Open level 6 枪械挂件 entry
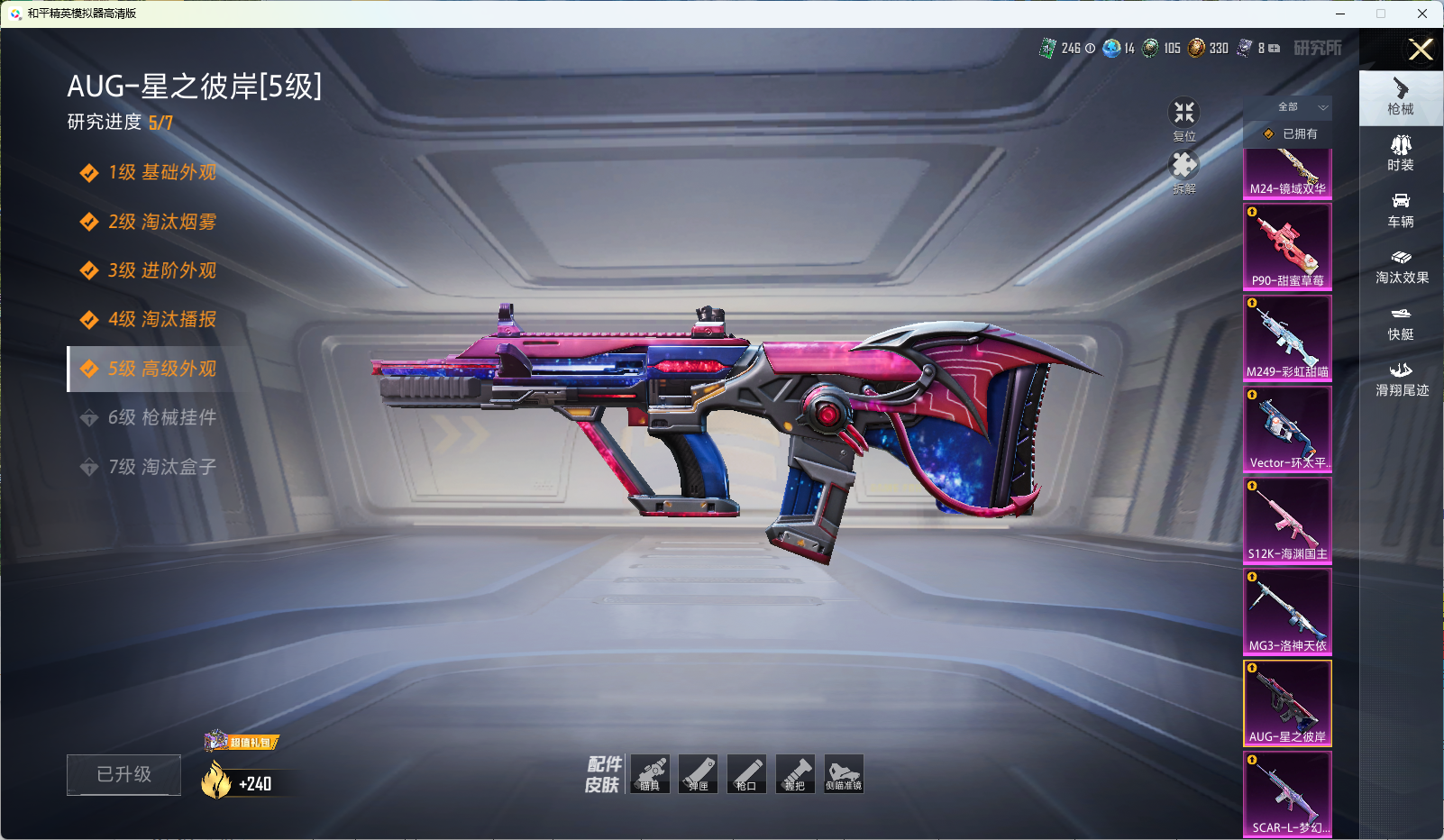The width and height of the screenshot is (1444, 840). tap(161, 417)
